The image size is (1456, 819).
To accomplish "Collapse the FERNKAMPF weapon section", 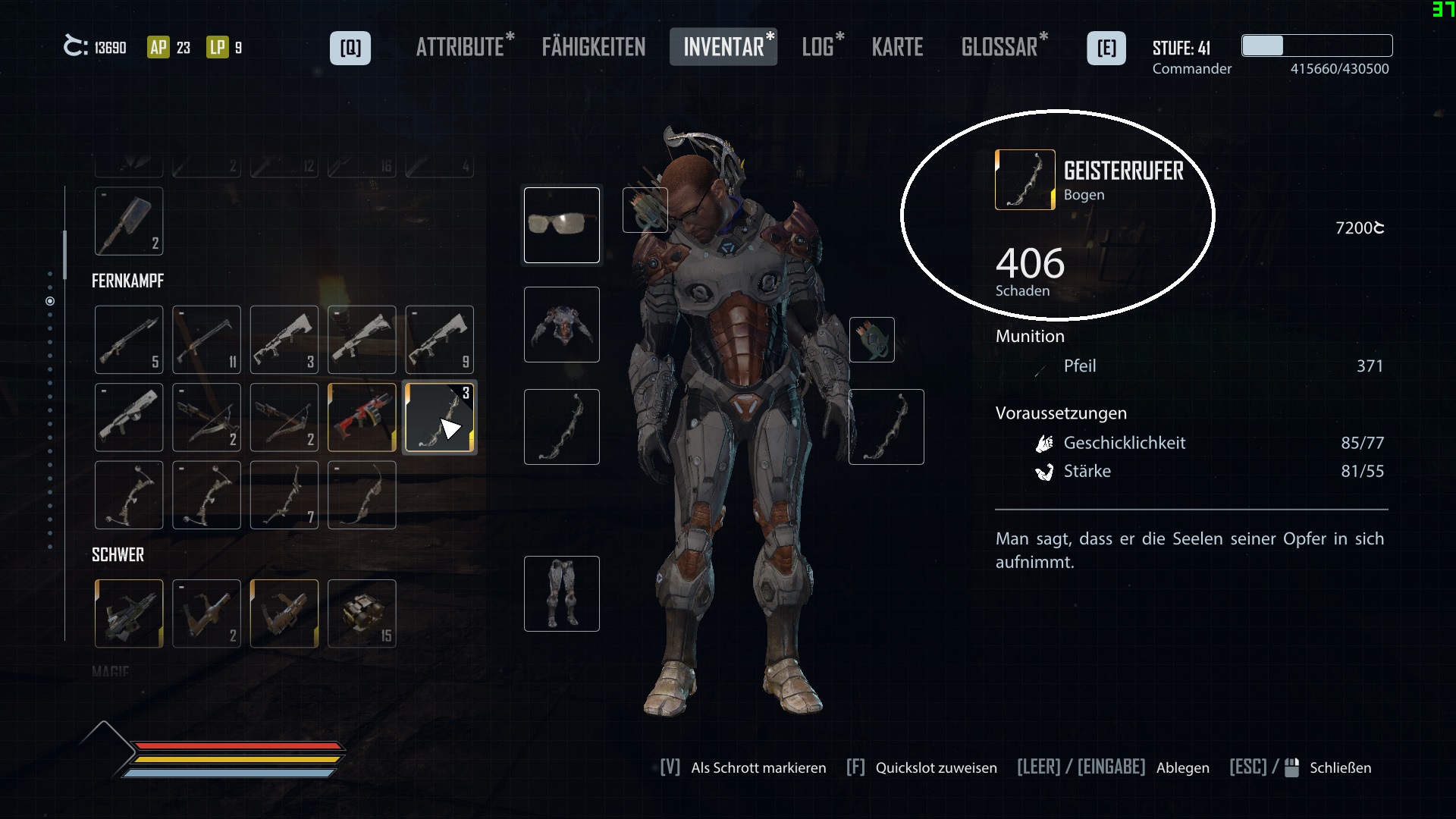I will [127, 281].
